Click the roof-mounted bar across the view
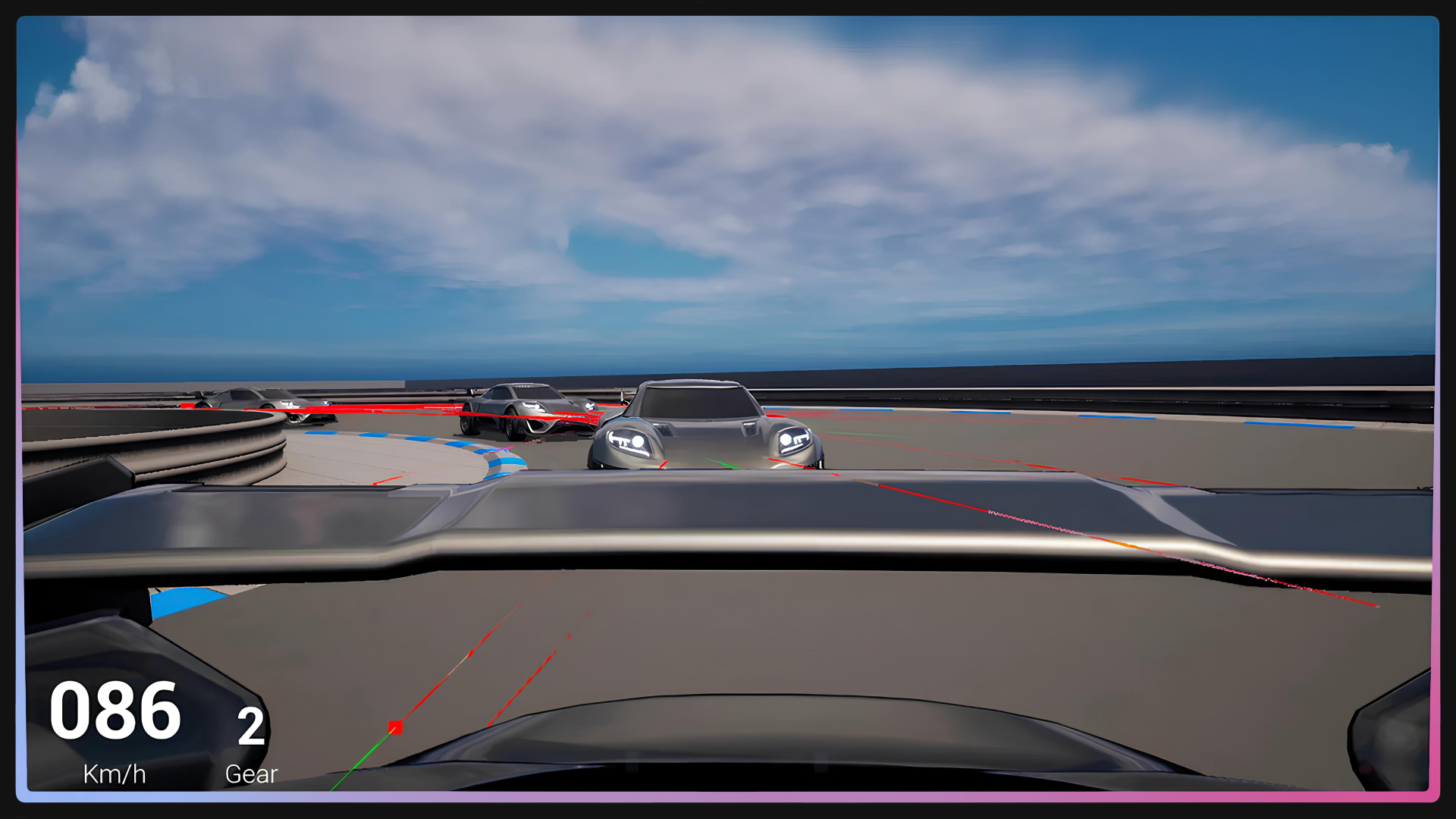Viewport: 1456px width, 819px height. tap(728, 531)
